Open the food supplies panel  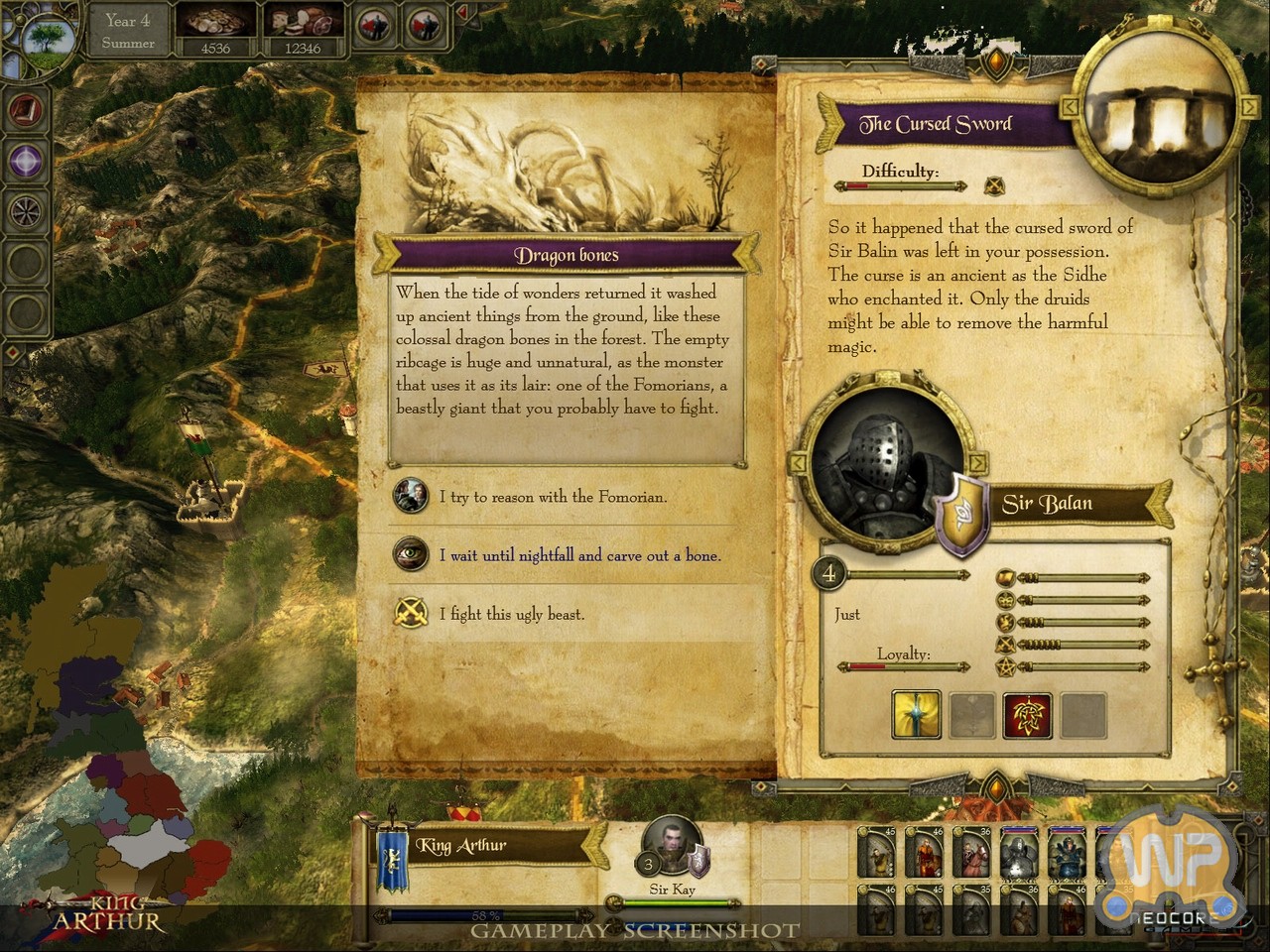pyautogui.click(x=302, y=31)
